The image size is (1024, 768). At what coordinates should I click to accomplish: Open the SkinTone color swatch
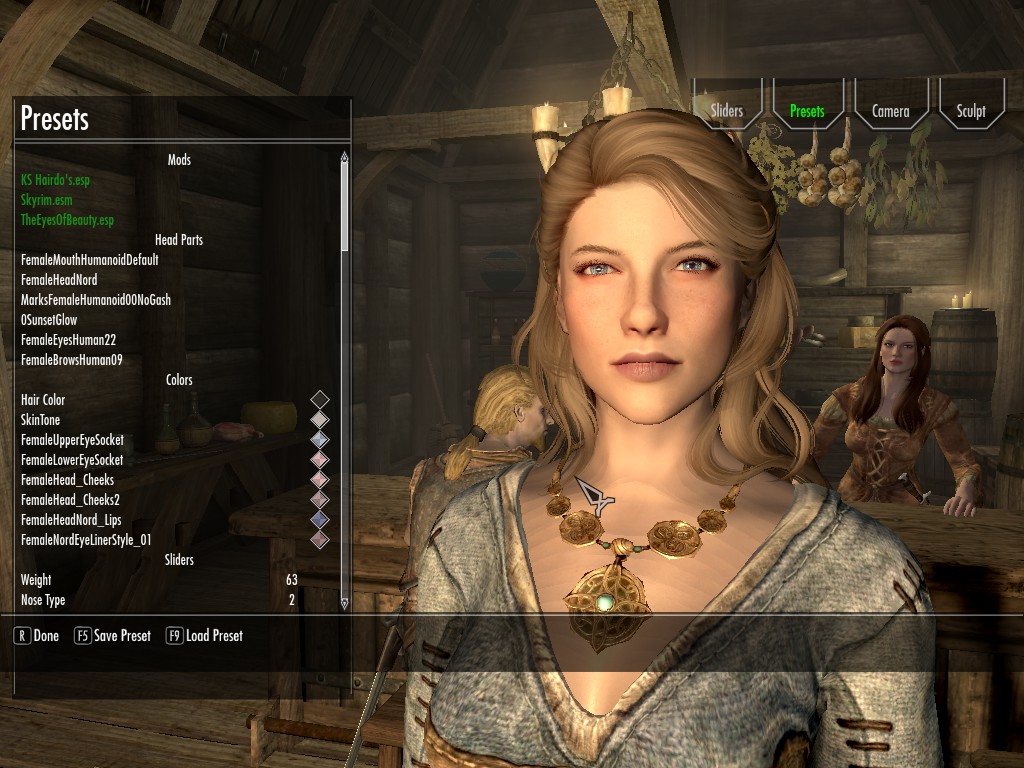pos(320,420)
